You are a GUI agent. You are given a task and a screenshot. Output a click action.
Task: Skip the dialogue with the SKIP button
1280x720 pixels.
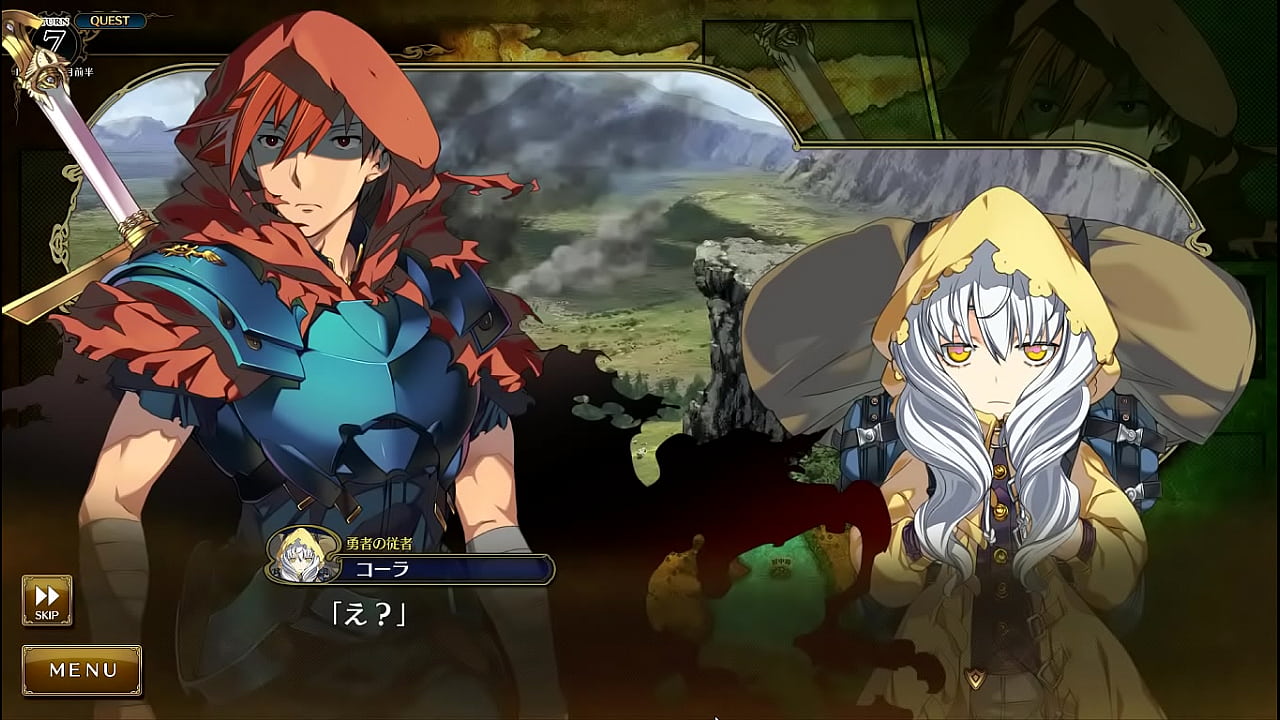click(47, 600)
